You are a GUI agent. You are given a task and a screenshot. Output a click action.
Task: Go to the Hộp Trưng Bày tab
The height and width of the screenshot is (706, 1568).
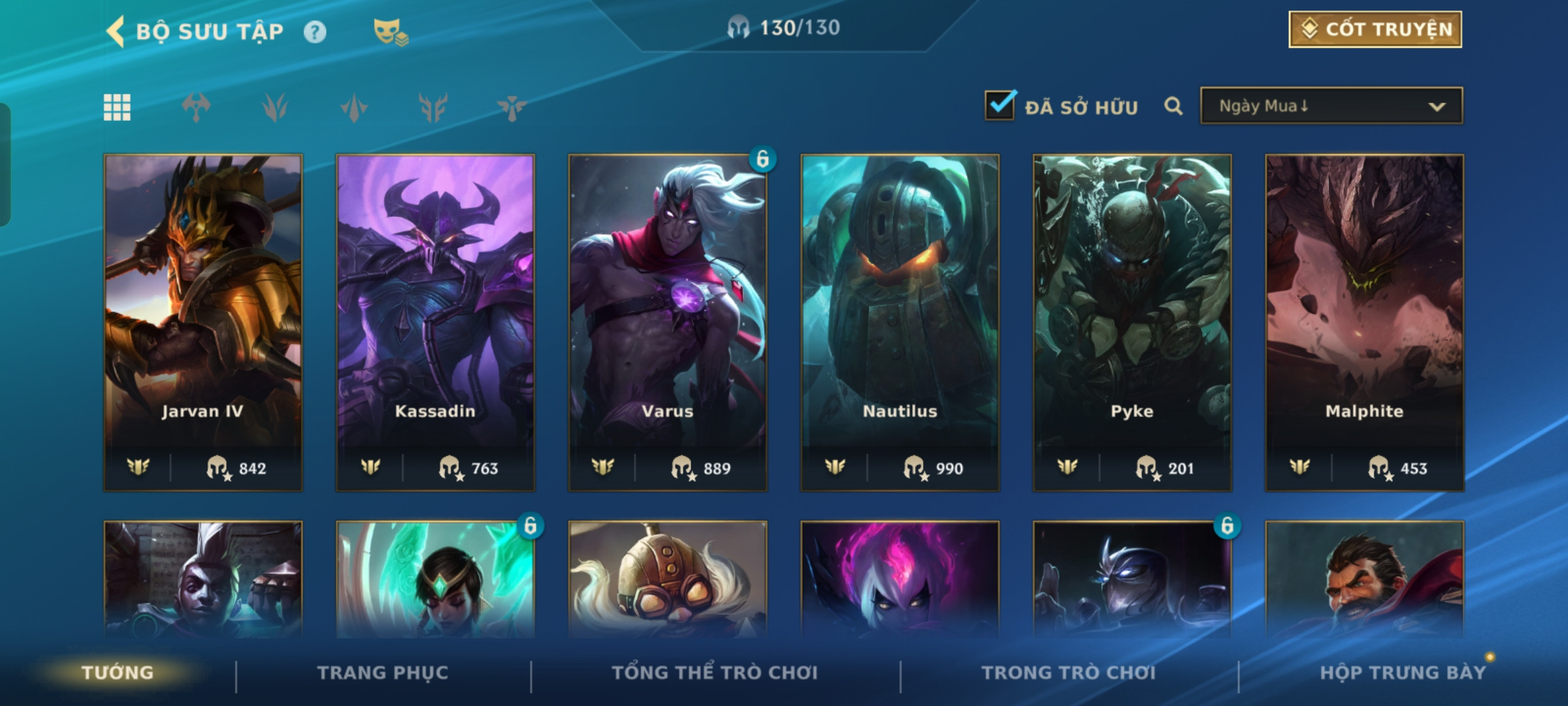pos(1402,673)
